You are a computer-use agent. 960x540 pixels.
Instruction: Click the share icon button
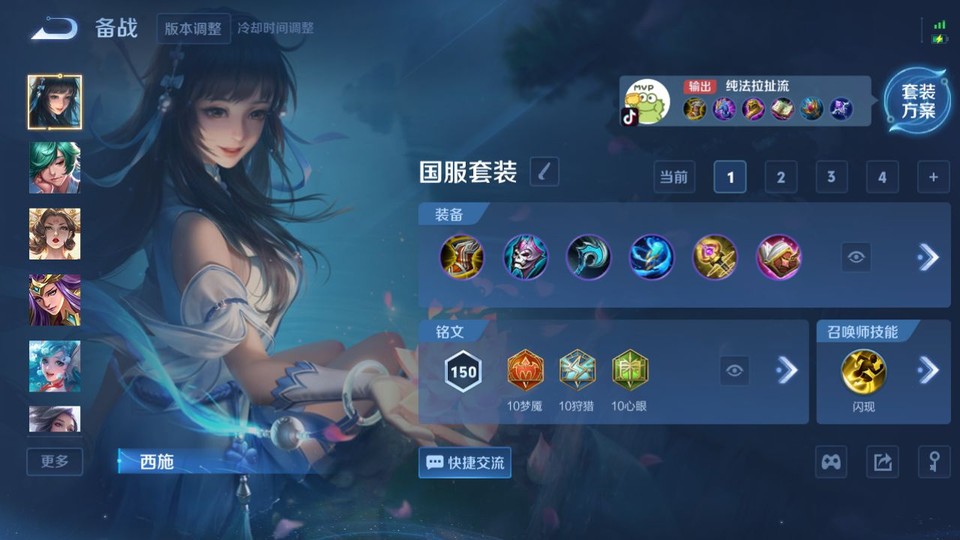coord(882,462)
